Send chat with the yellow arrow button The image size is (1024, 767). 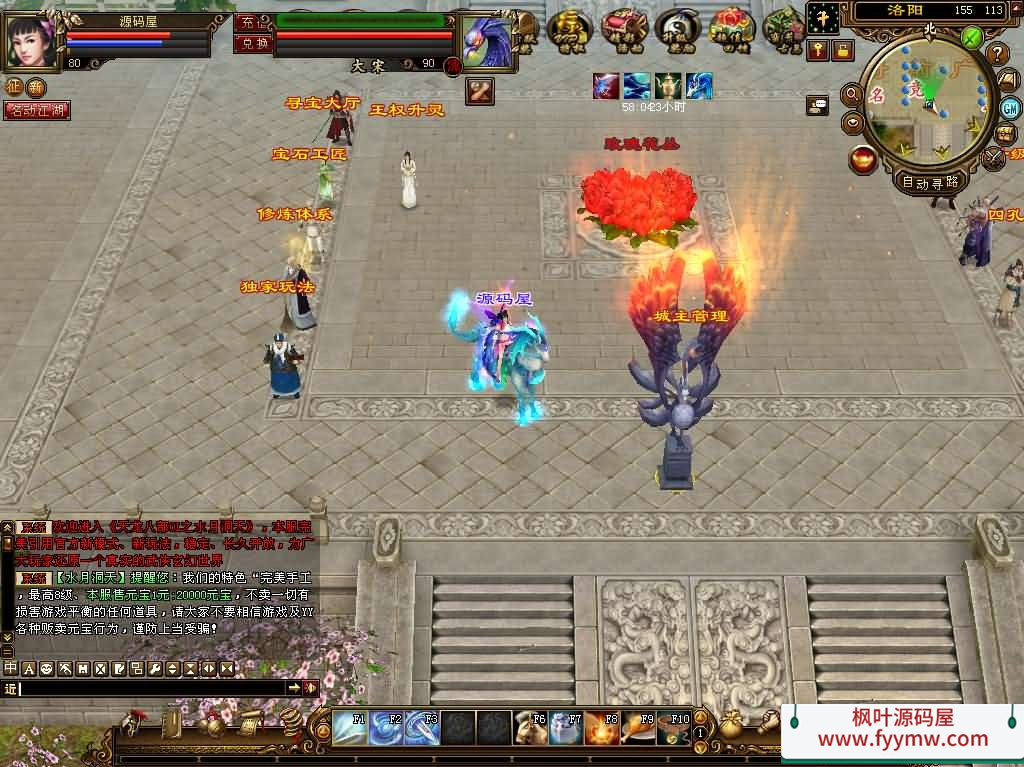coord(294,688)
